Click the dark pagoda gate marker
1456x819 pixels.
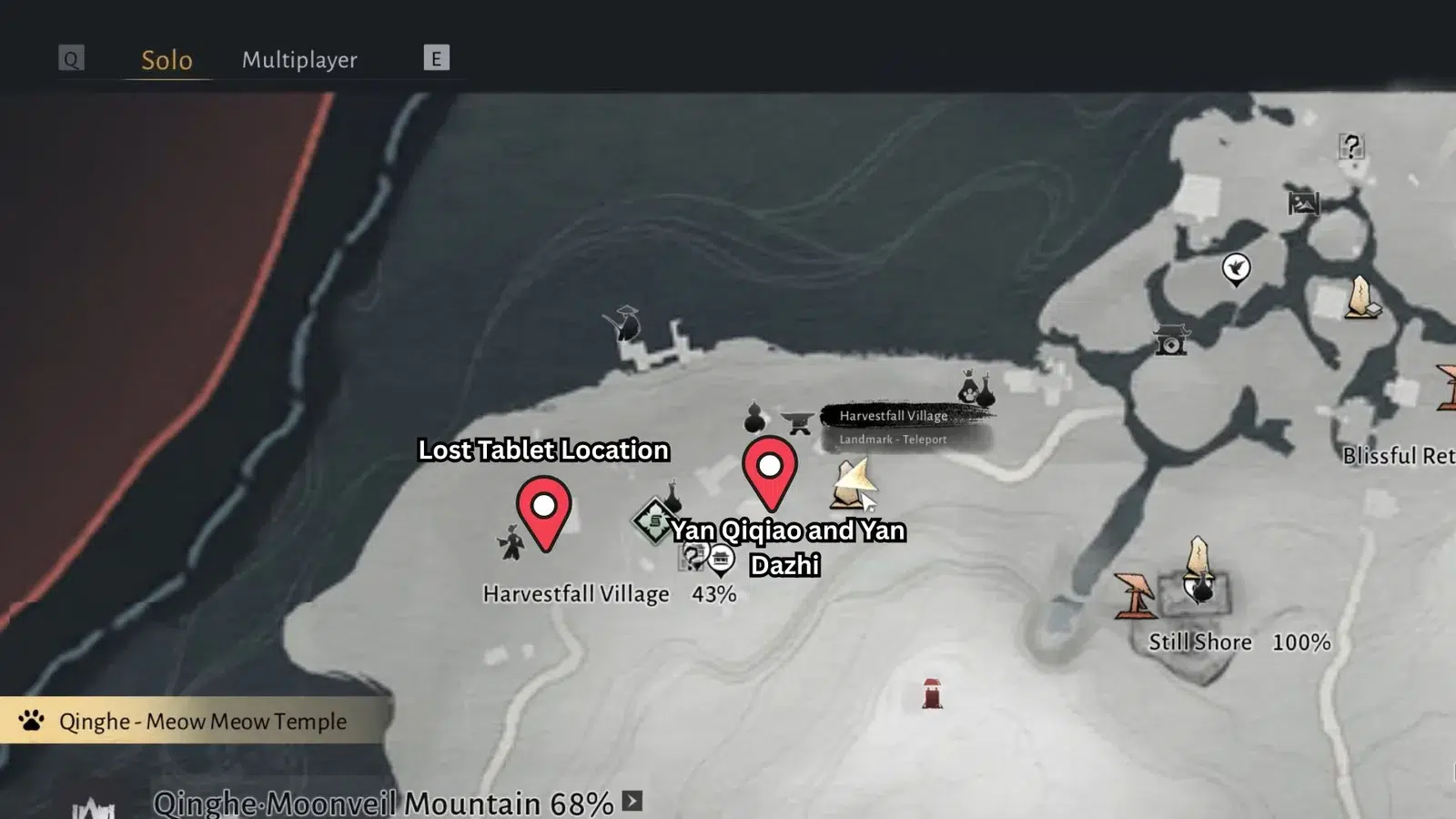pos(1170,340)
